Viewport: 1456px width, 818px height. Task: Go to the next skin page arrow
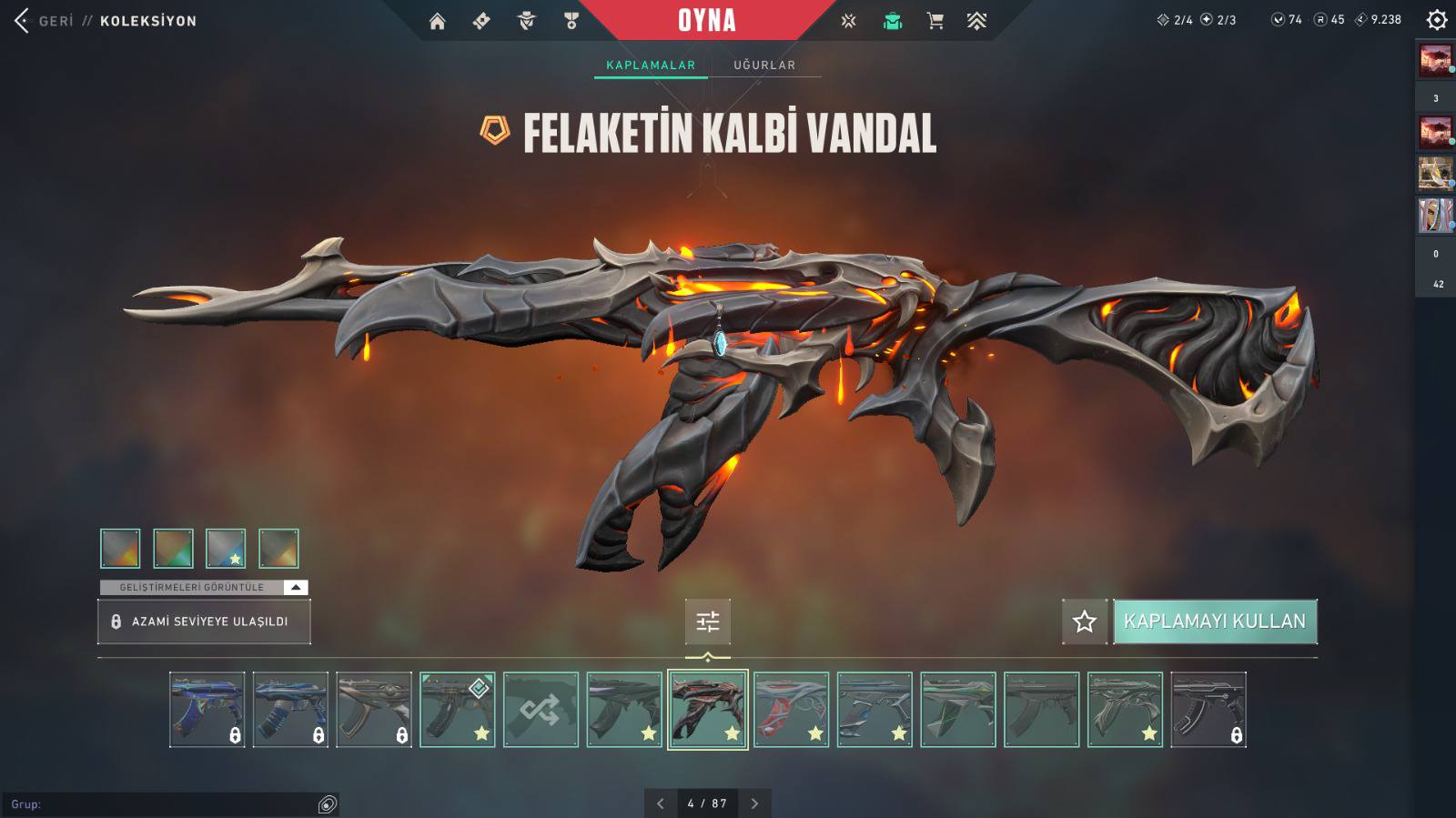point(754,803)
